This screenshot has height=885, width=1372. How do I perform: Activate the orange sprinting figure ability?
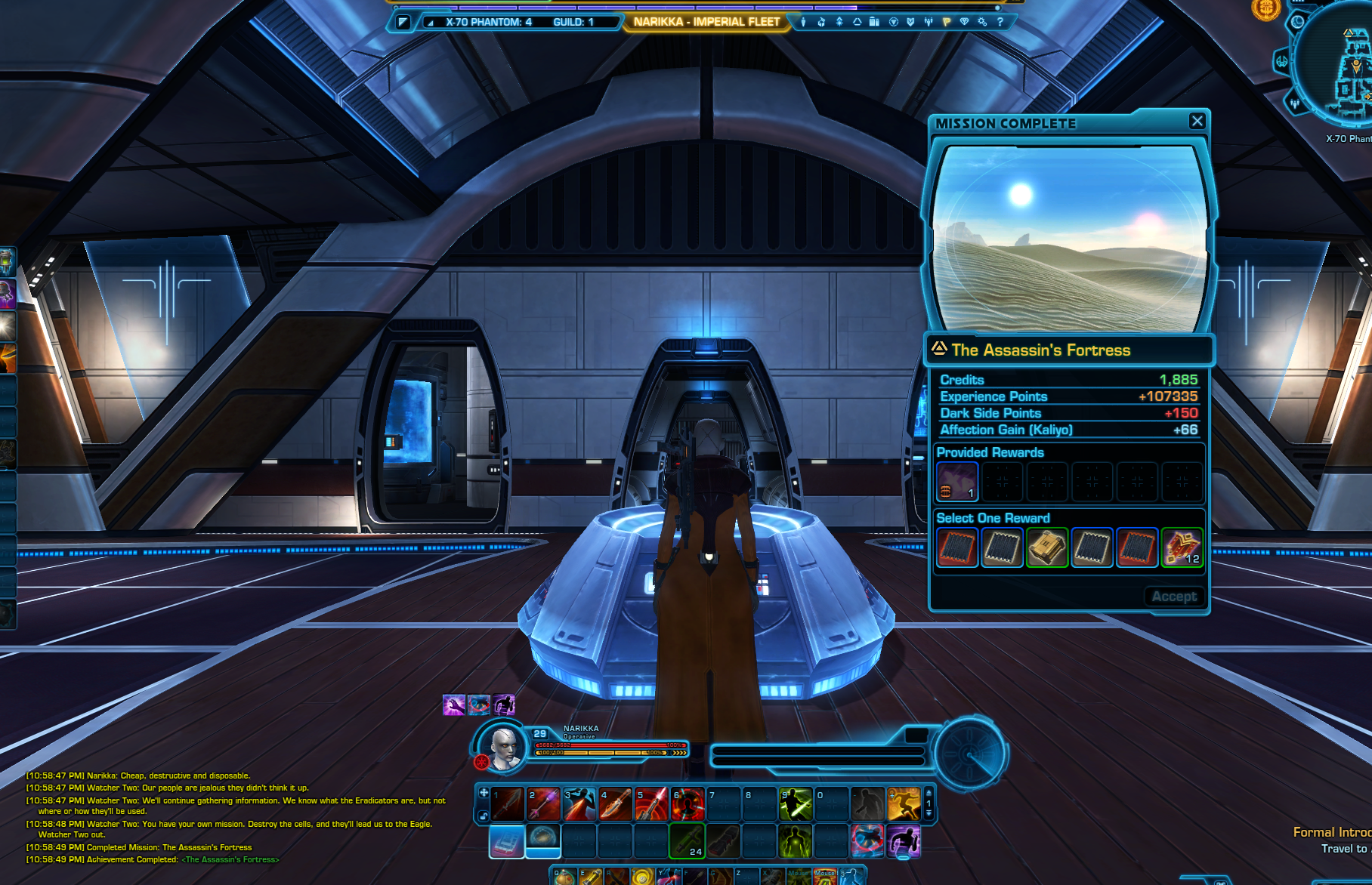904,804
